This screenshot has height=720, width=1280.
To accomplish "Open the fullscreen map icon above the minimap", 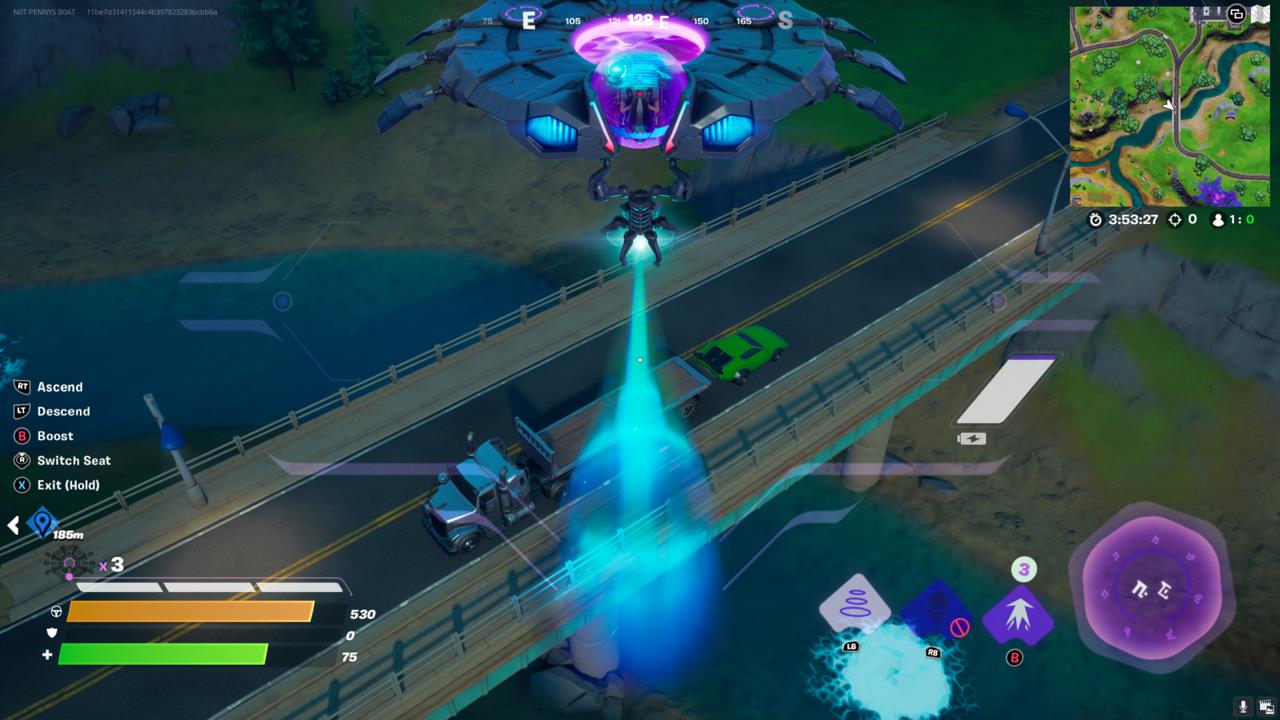I will [1261, 13].
